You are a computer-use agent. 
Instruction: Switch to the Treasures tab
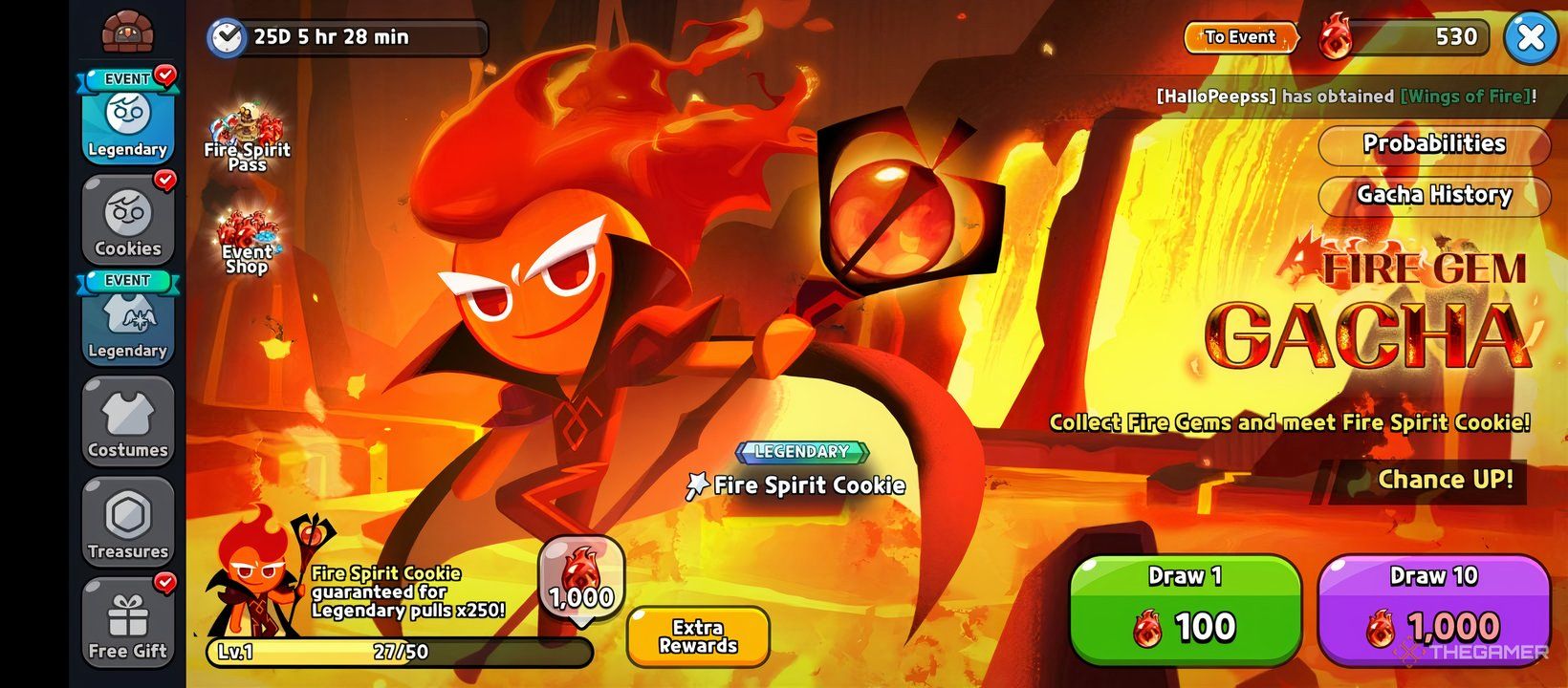point(127,524)
